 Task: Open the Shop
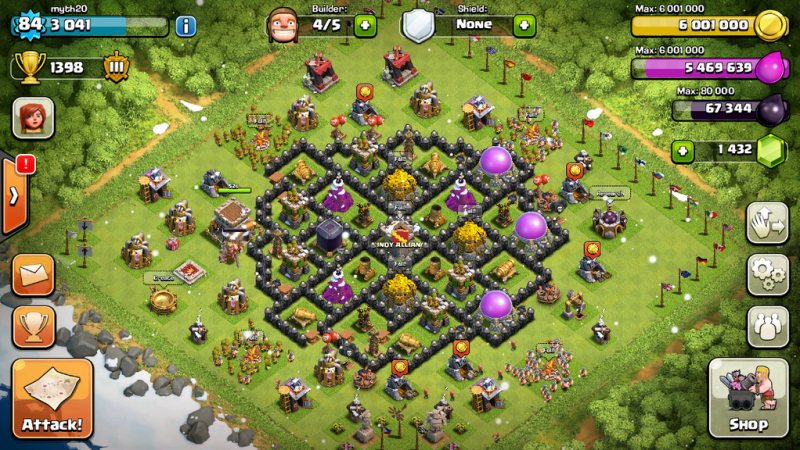click(x=748, y=399)
